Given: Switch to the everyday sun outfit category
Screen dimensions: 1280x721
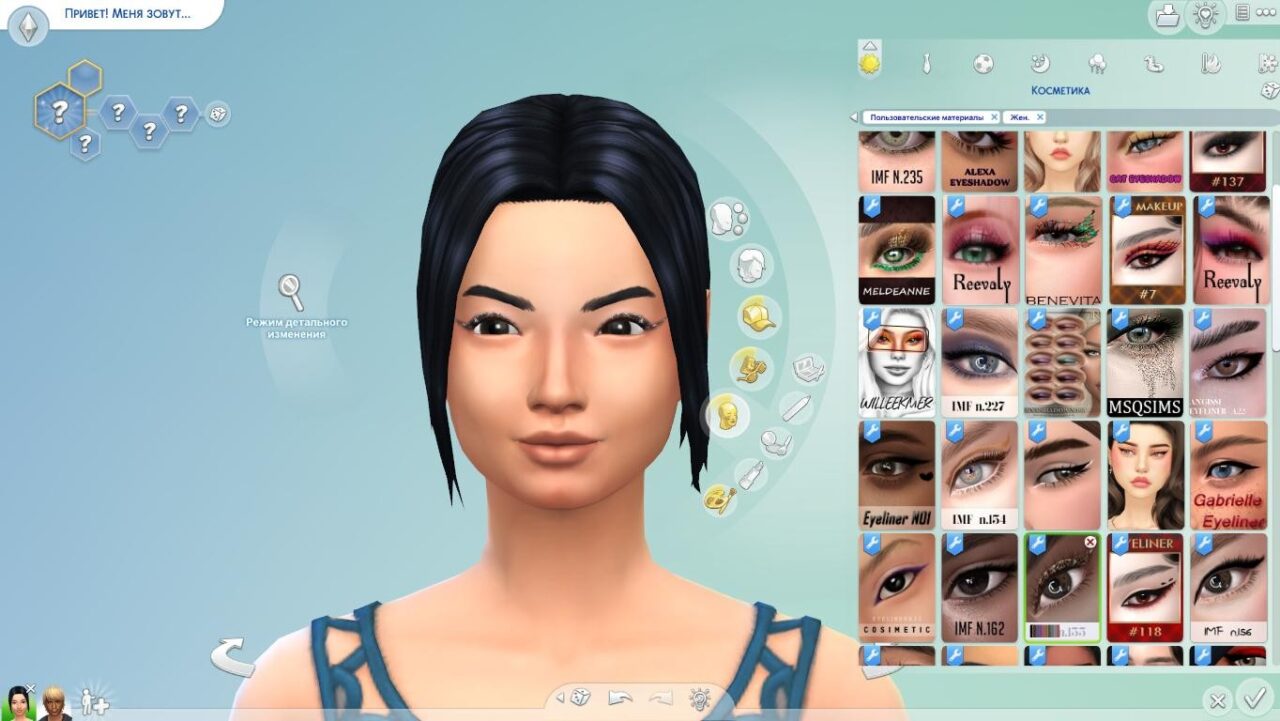Looking at the screenshot, I should (870, 64).
